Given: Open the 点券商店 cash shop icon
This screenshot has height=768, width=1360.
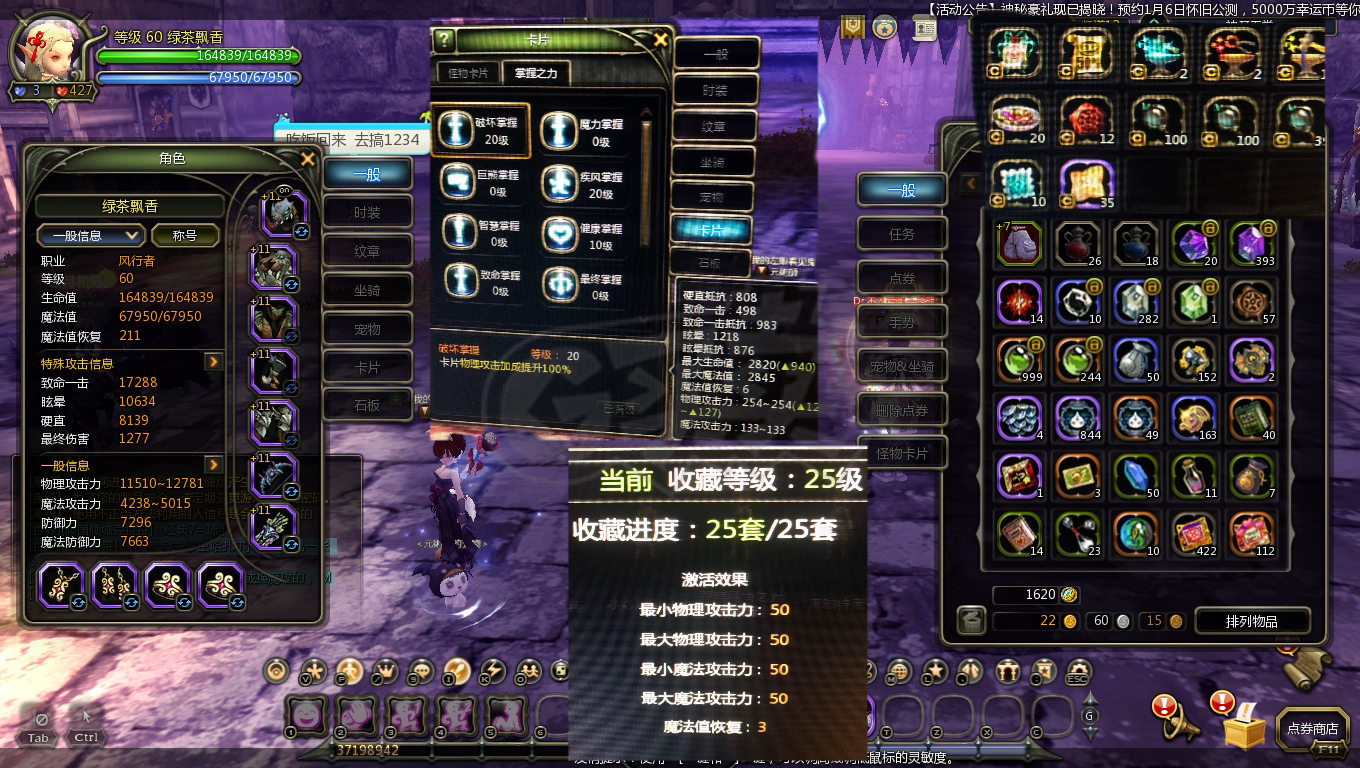Looking at the screenshot, I should (x=1313, y=727).
